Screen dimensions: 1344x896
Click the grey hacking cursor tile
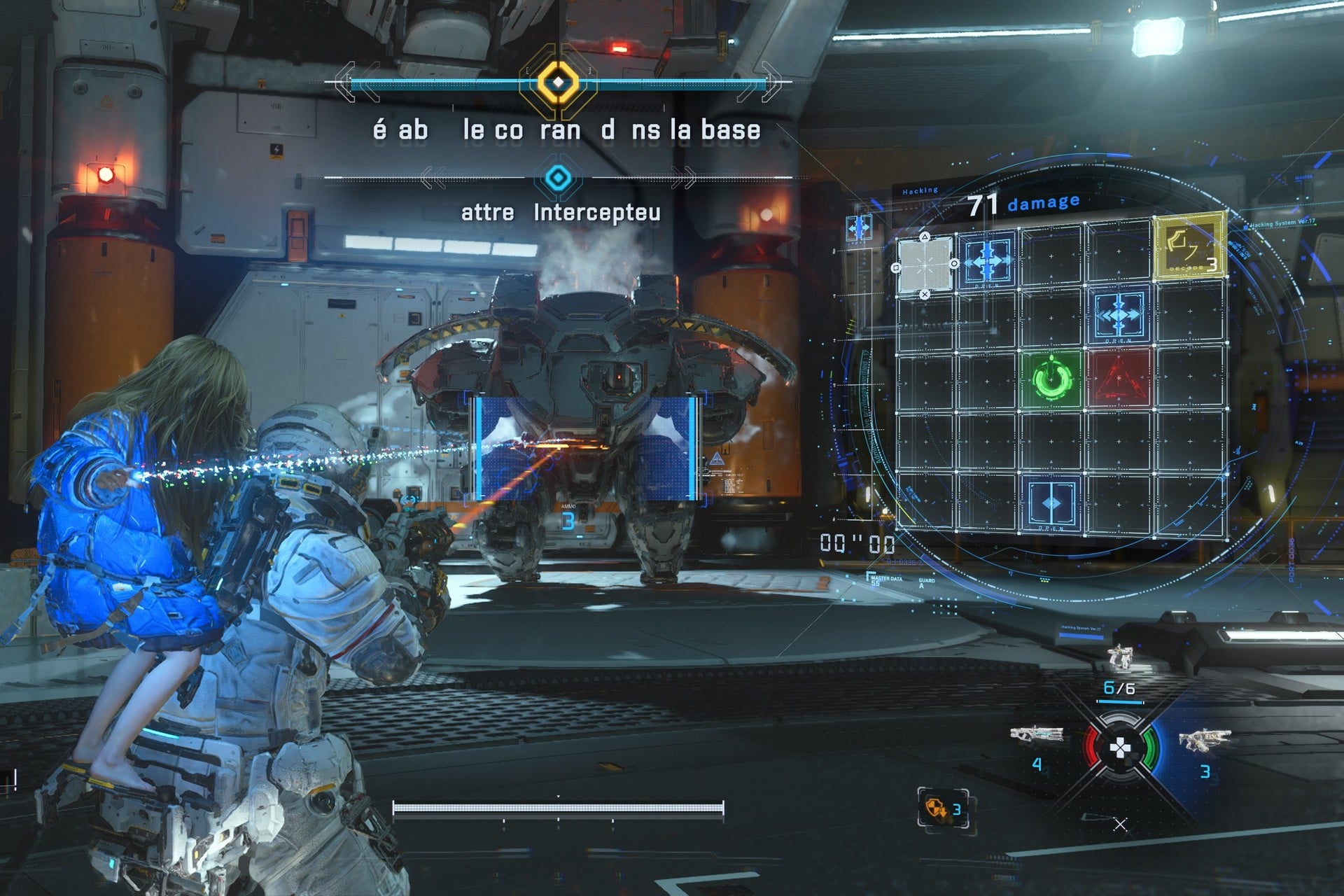pyautogui.click(x=925, y=265)
